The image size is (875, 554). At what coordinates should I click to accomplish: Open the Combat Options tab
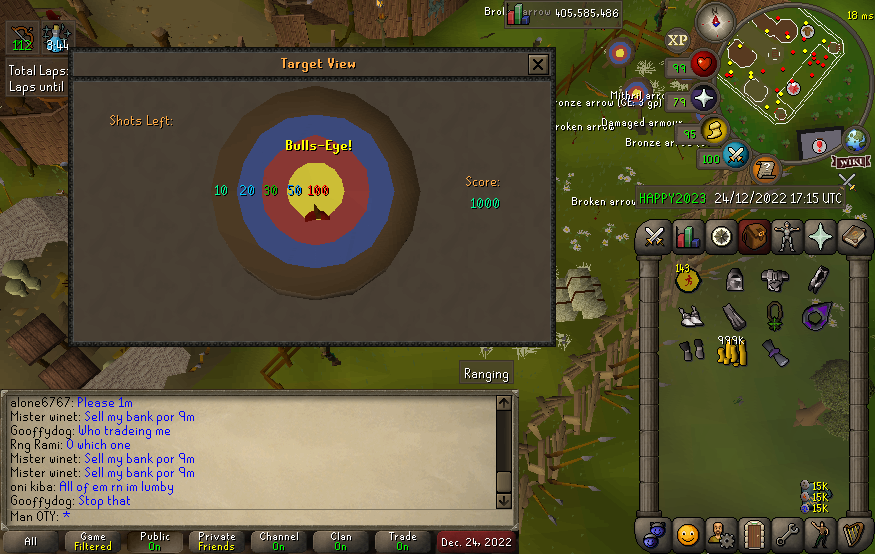coord(654,237)
